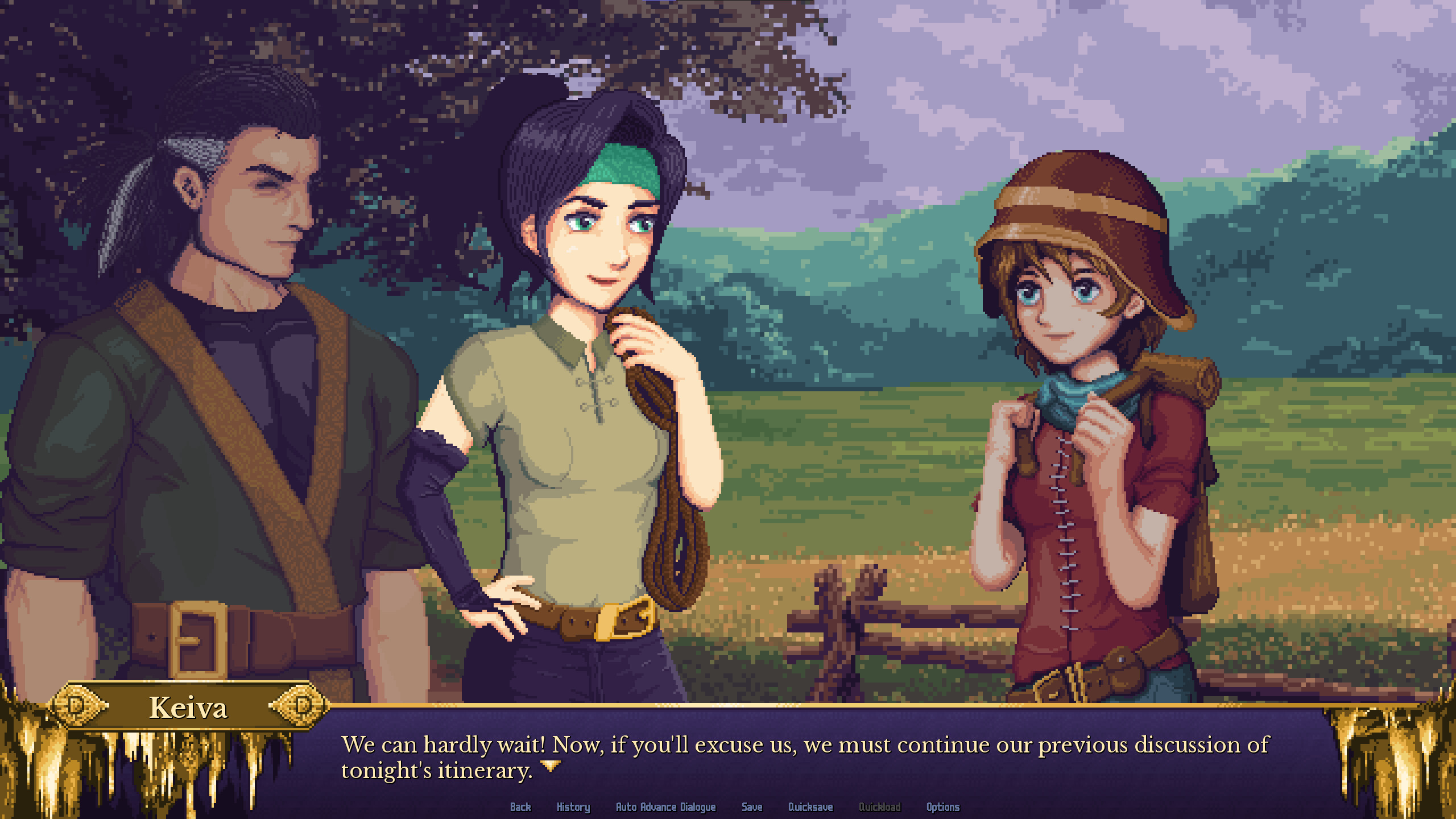Enable Auto Advance Dialogue
Image resolution: width=1456 pixels, height=819 pixels.
667,807
